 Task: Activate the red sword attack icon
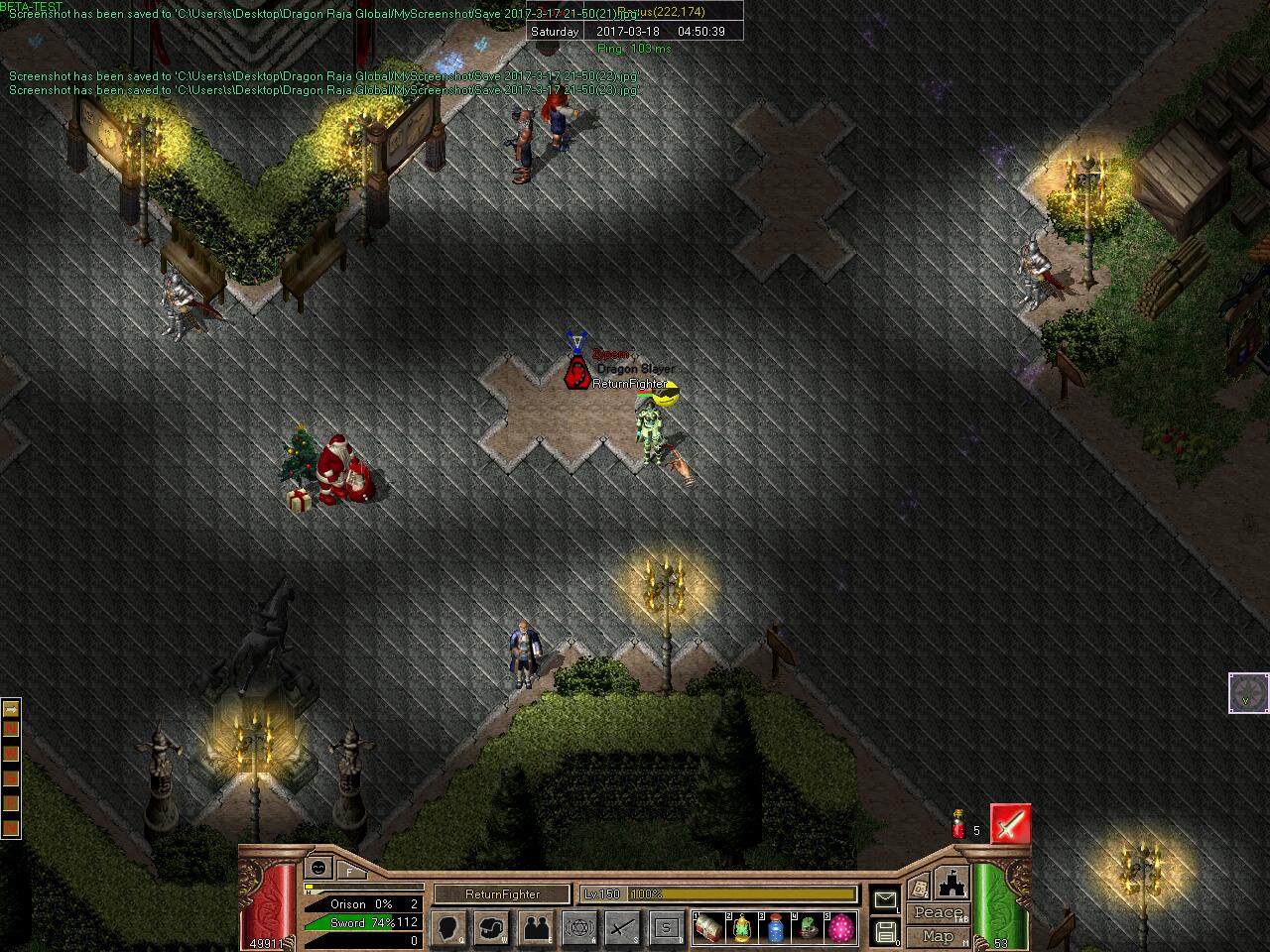(1010, 825)
